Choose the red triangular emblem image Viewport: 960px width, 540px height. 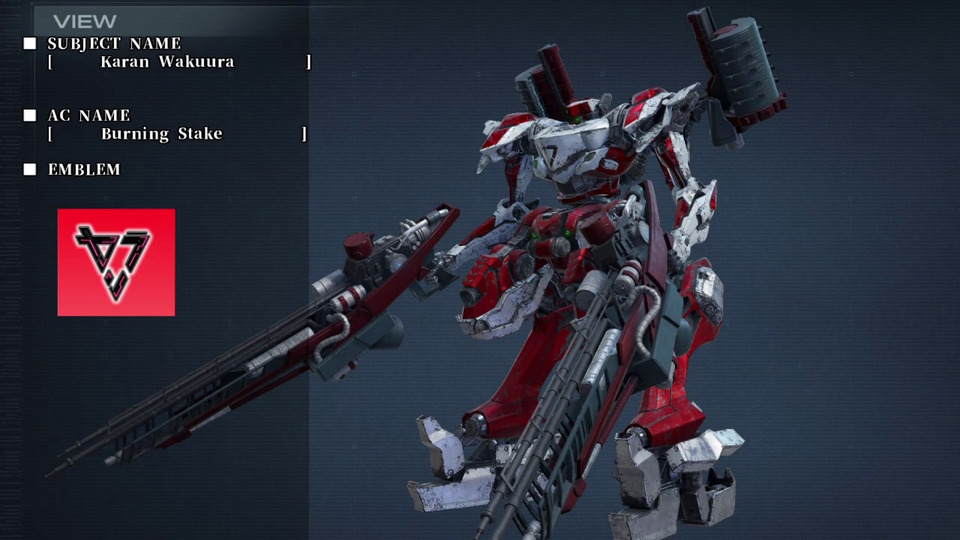point(116,262)
